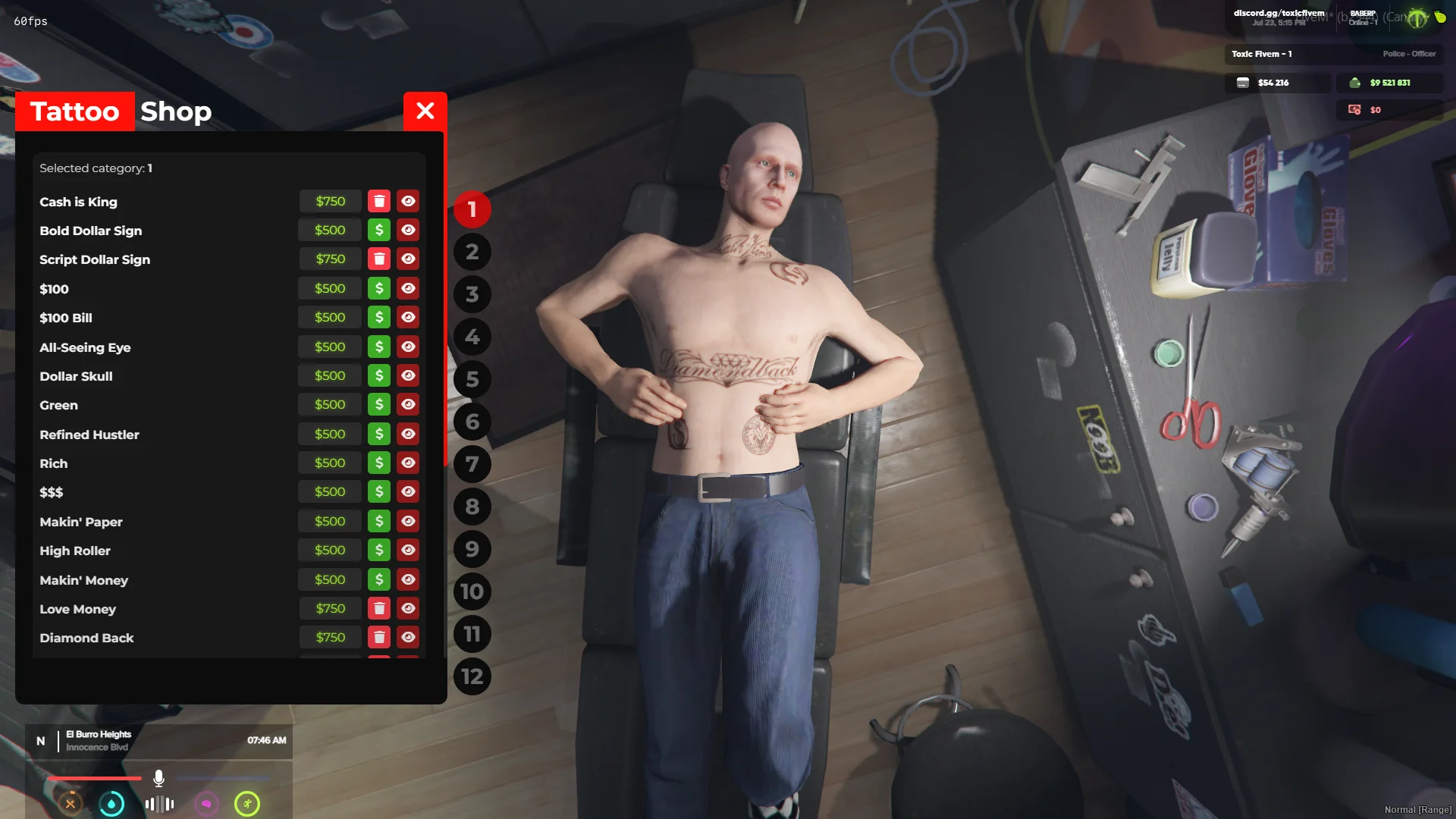This screenshot has height=819, width=1456.
Task: Preview the Rich tattoo
Action: [408, 463]
